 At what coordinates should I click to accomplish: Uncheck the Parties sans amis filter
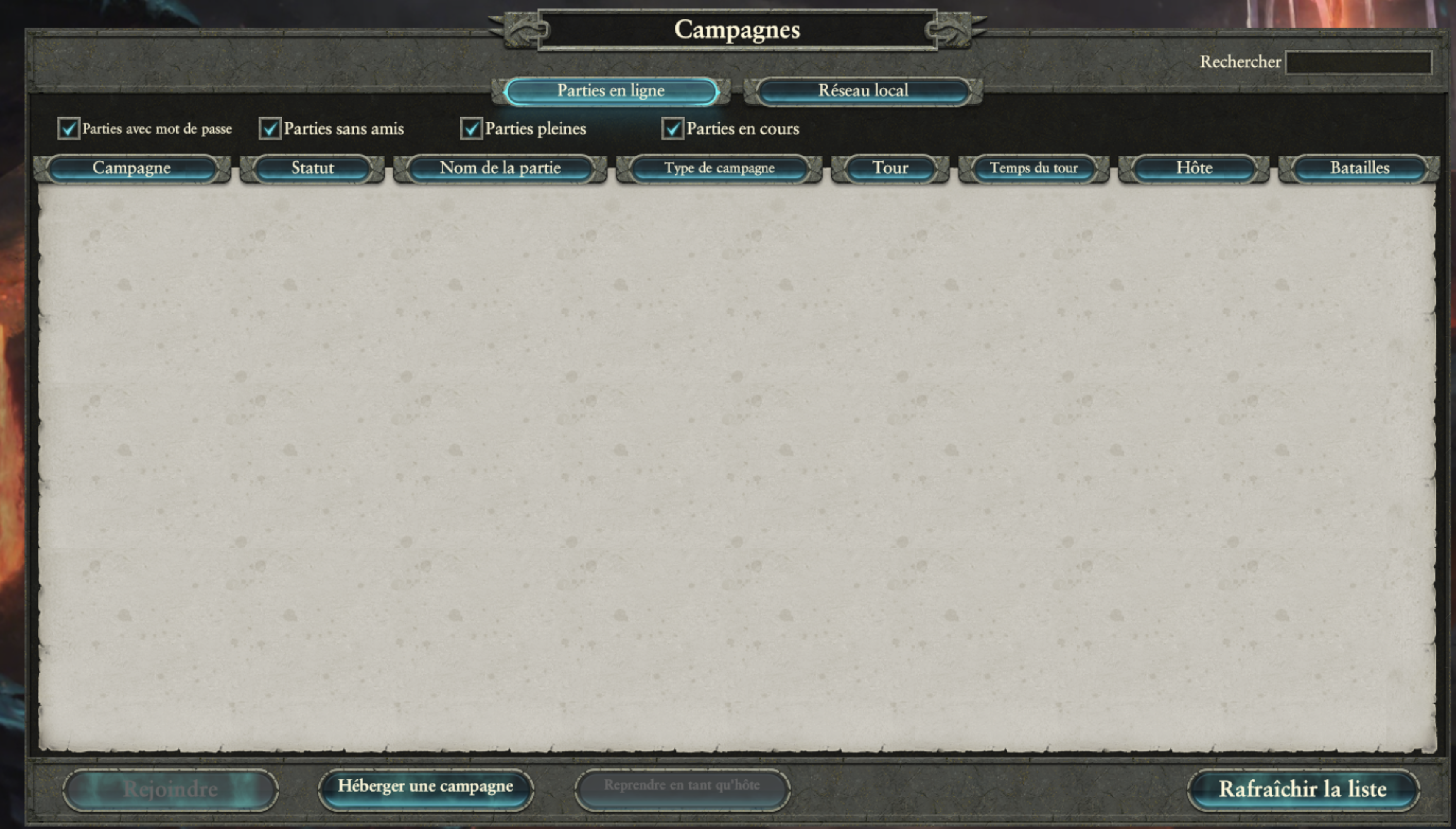[x=270, y=129]
